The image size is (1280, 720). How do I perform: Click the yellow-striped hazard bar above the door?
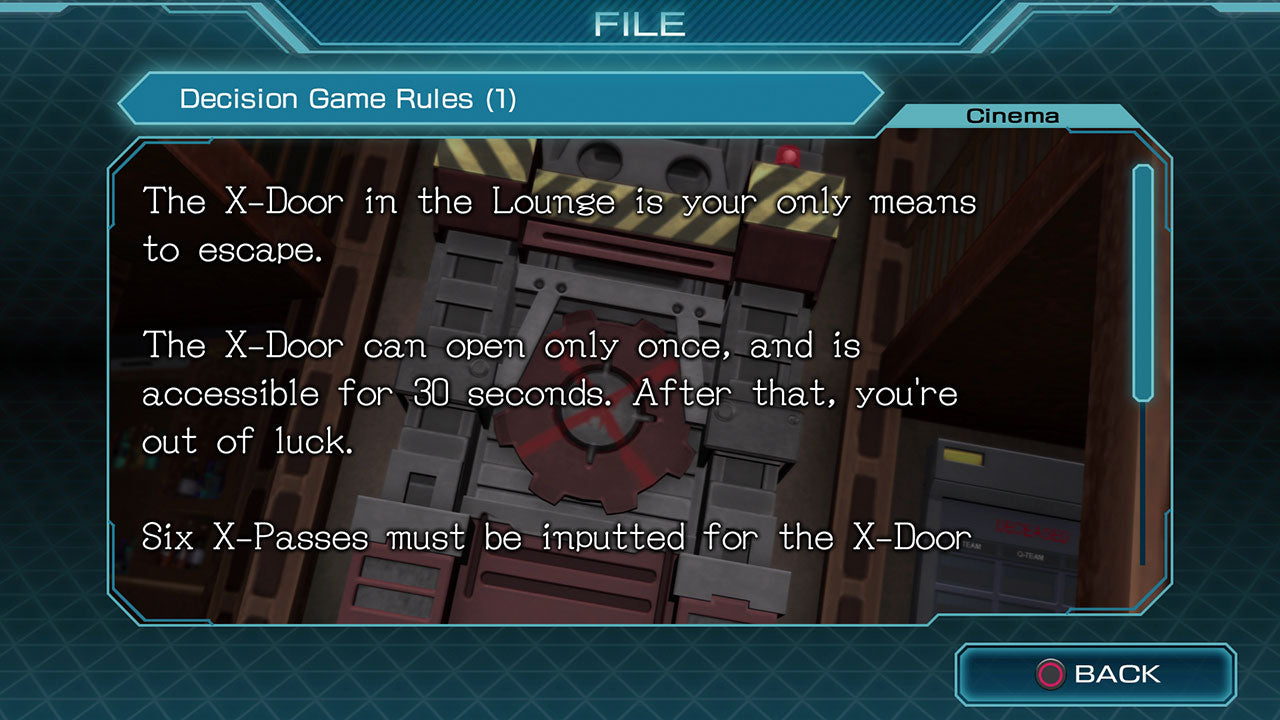480,160
